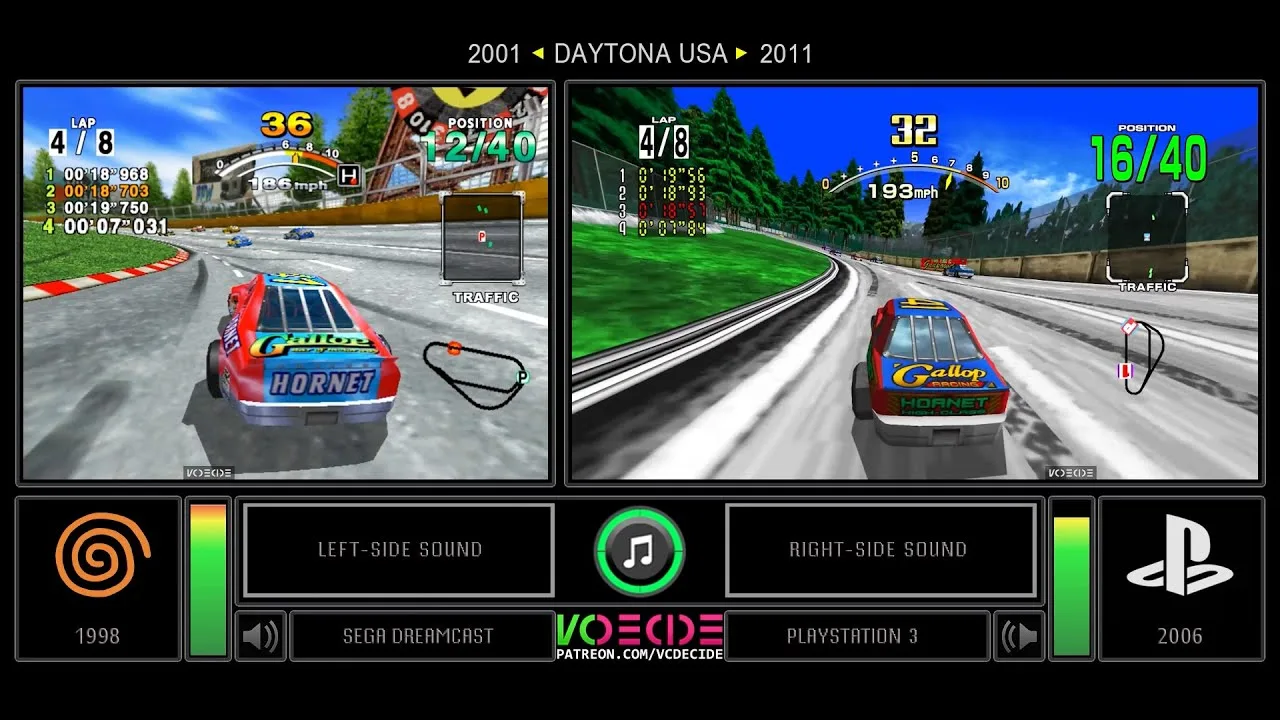Choose the Right-Side Sound button
Screen dimensions: 1280x720
coord(879,550)
